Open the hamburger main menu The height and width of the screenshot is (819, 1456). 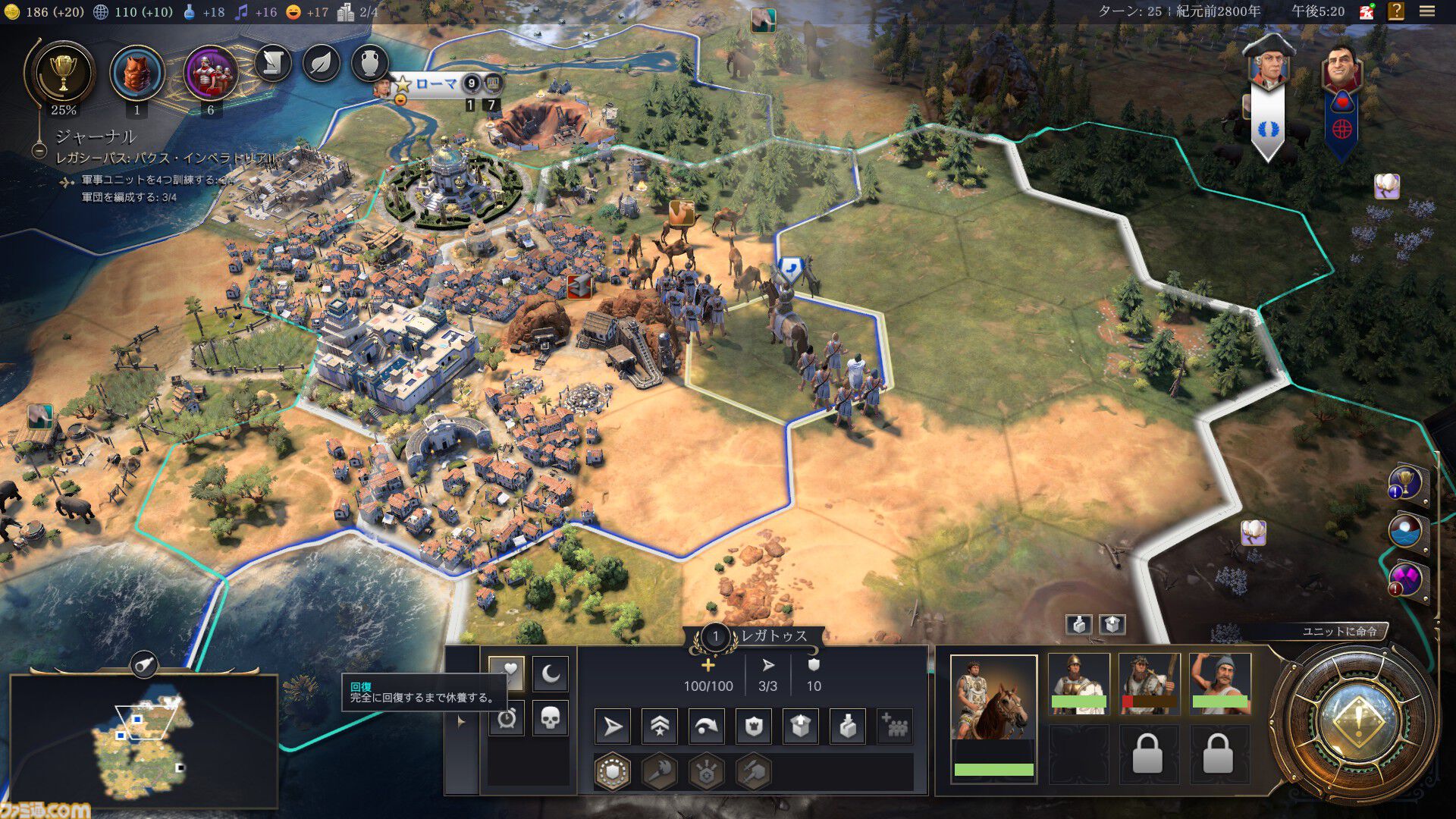coord(1427,11)
